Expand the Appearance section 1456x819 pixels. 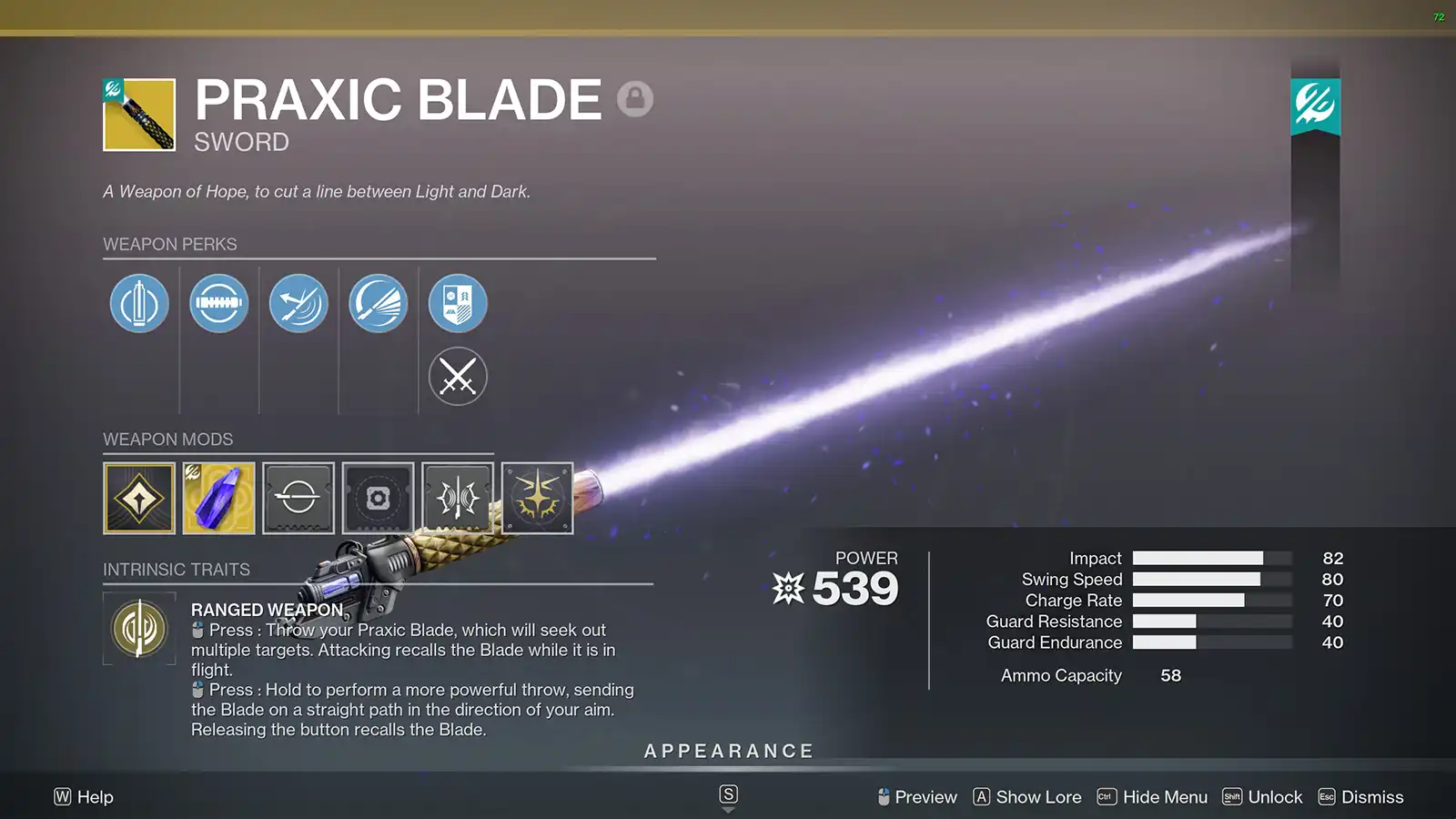tap(728, 751)
